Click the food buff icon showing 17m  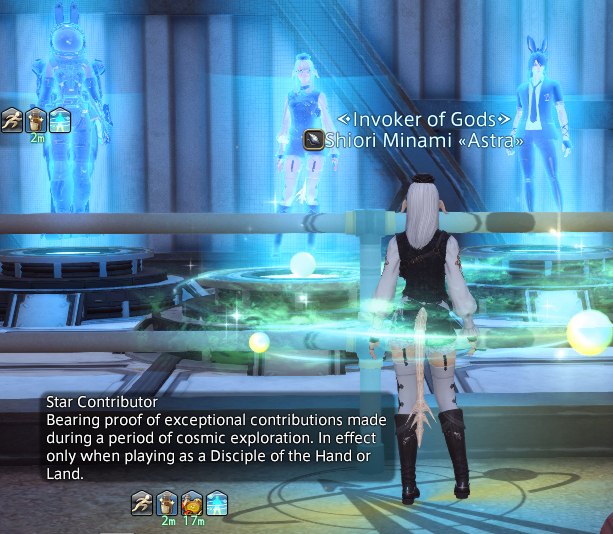(x=191, y=502)
